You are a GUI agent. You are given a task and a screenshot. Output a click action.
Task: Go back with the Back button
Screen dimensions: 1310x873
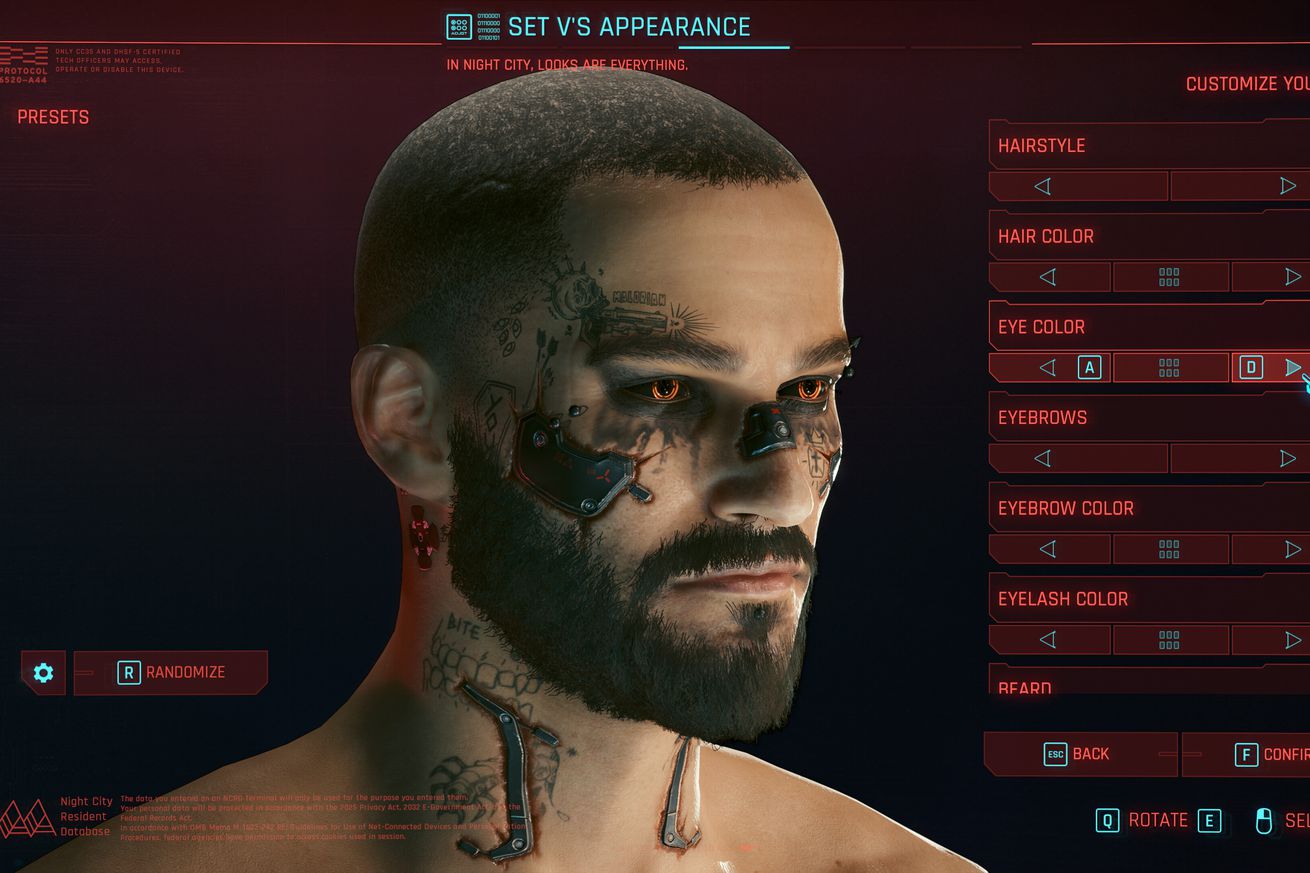[x=1079, y=754]
